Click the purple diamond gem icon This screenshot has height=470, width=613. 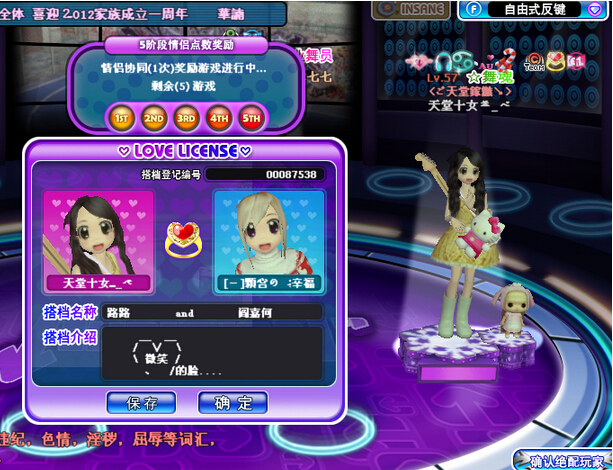[x=596, y=9]
